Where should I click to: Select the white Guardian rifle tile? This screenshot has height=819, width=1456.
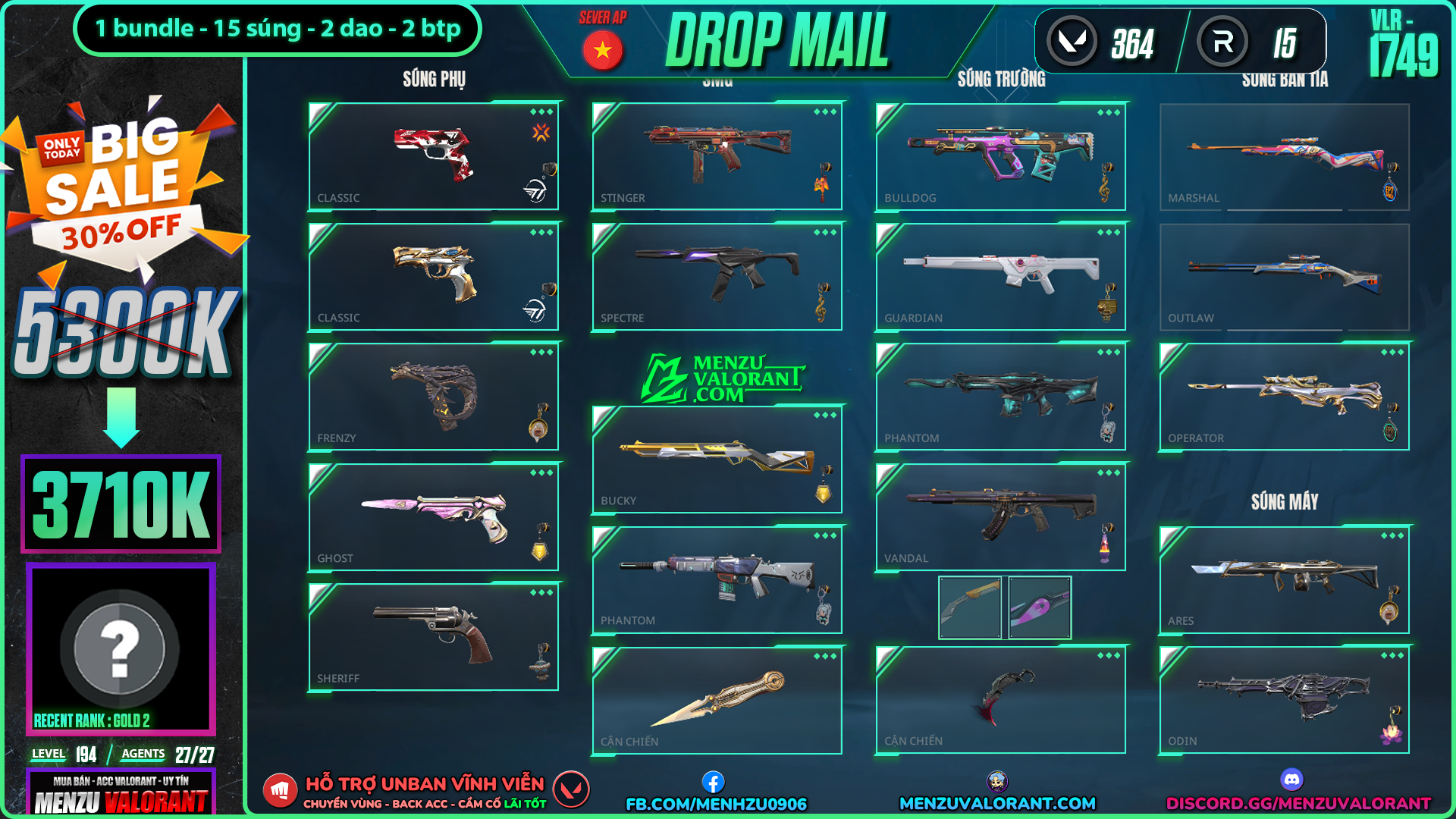[x=1000, y=277]
